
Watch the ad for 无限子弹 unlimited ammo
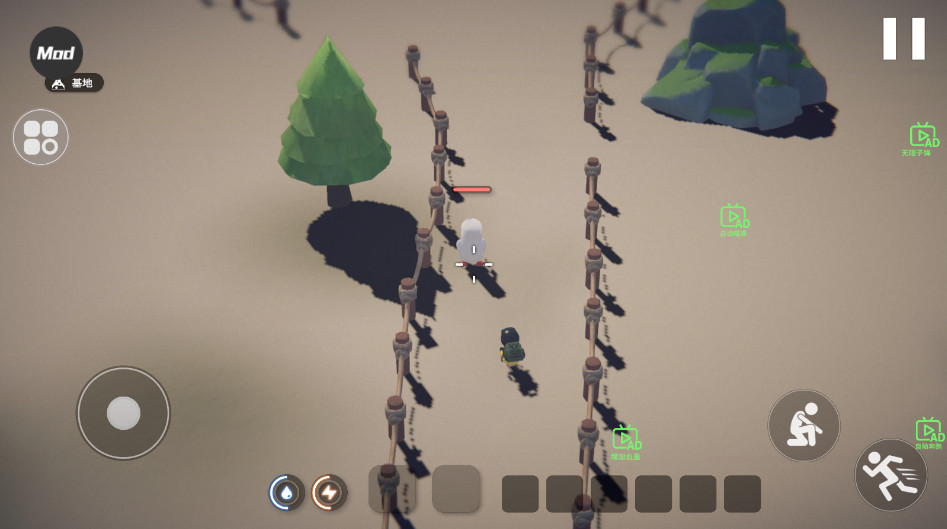click(920, 138)
